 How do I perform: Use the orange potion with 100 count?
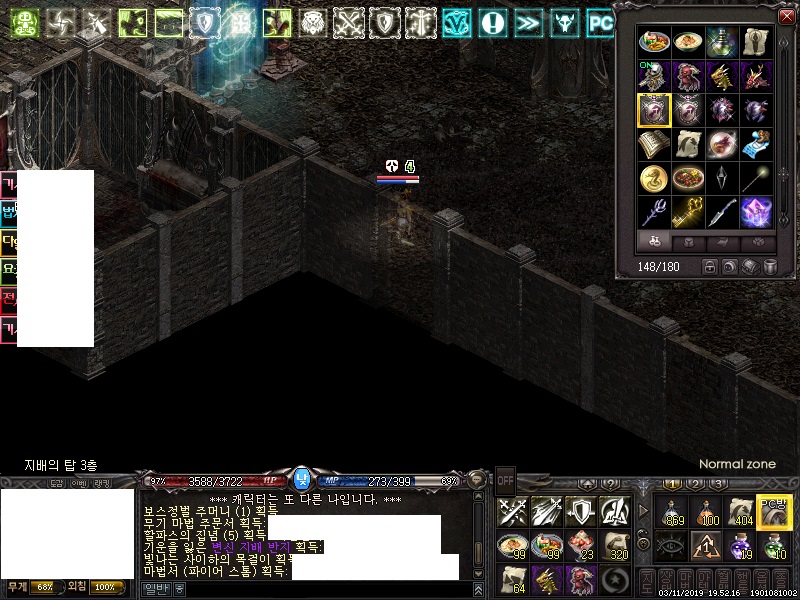tap(707, 512)
